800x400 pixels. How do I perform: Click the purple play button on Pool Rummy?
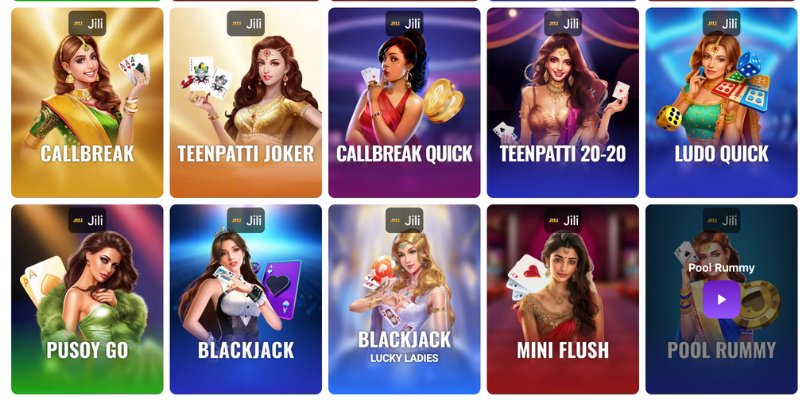pos(721,299)
